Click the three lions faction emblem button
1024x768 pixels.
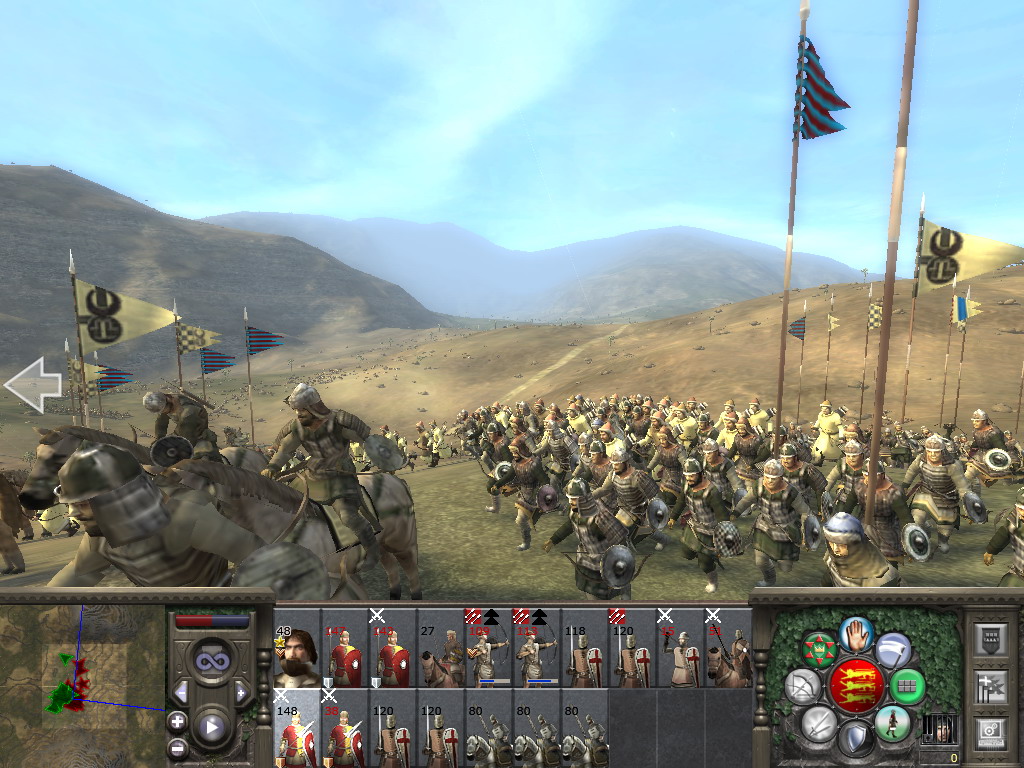pos(856,686)
